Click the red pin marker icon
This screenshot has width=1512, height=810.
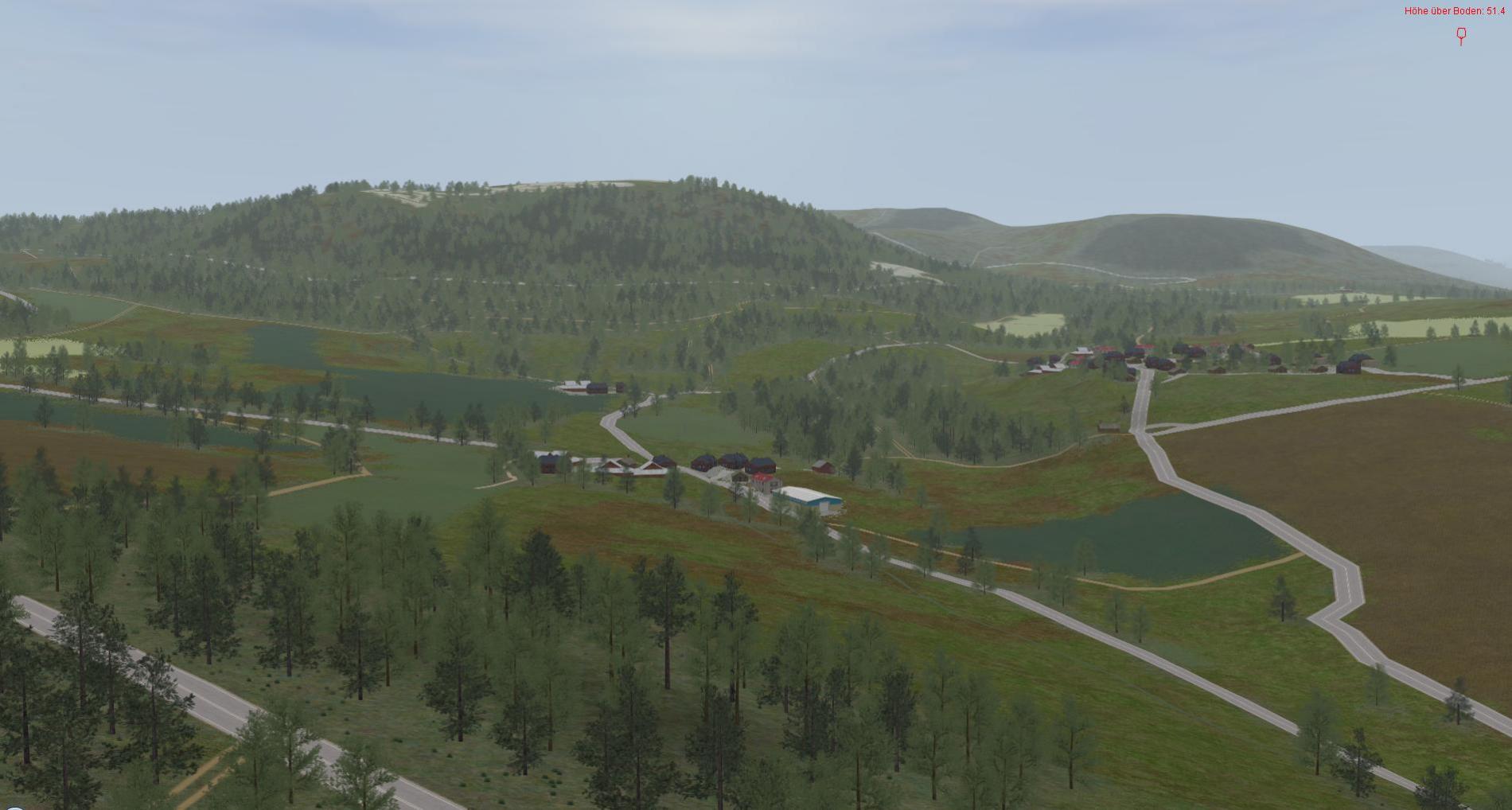1460,35
